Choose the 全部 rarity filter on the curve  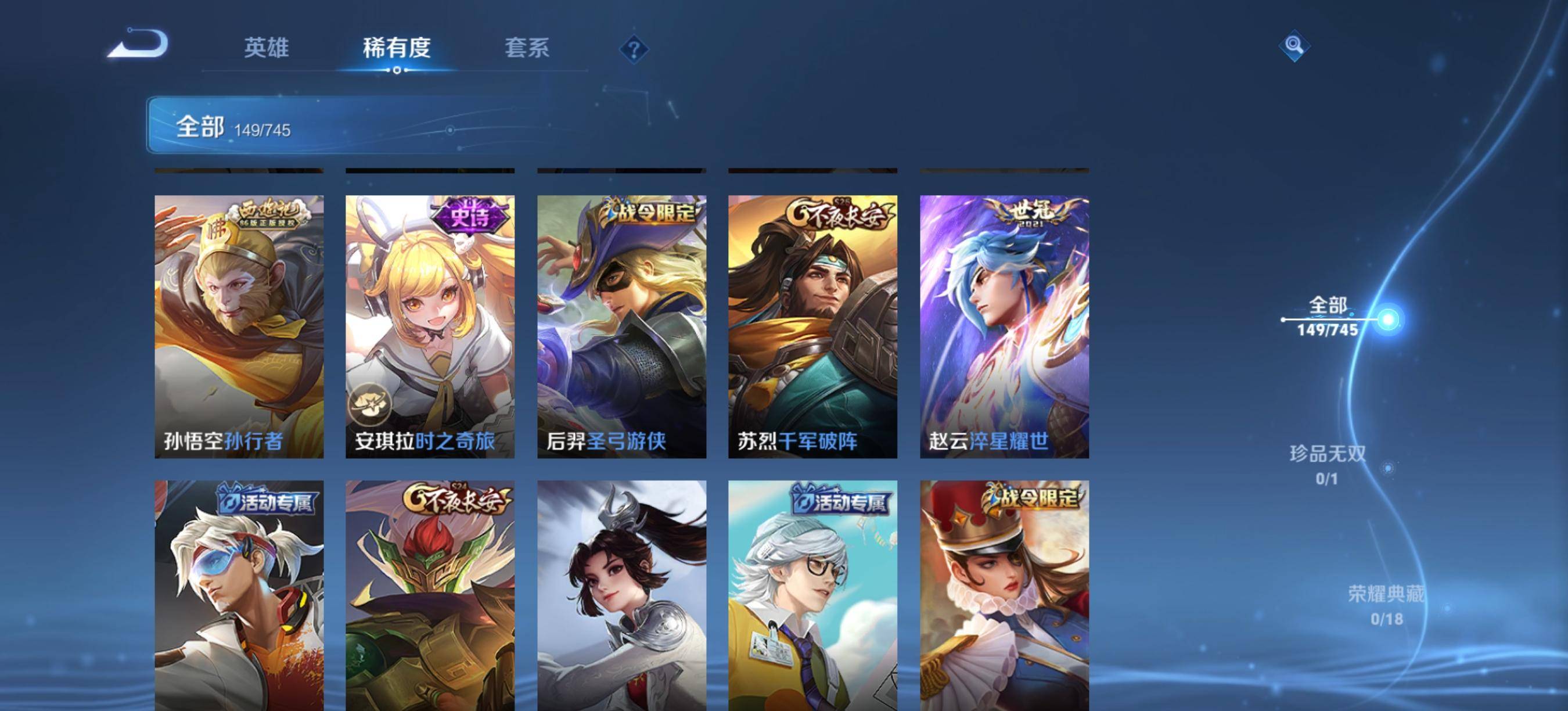point(1328,317)
